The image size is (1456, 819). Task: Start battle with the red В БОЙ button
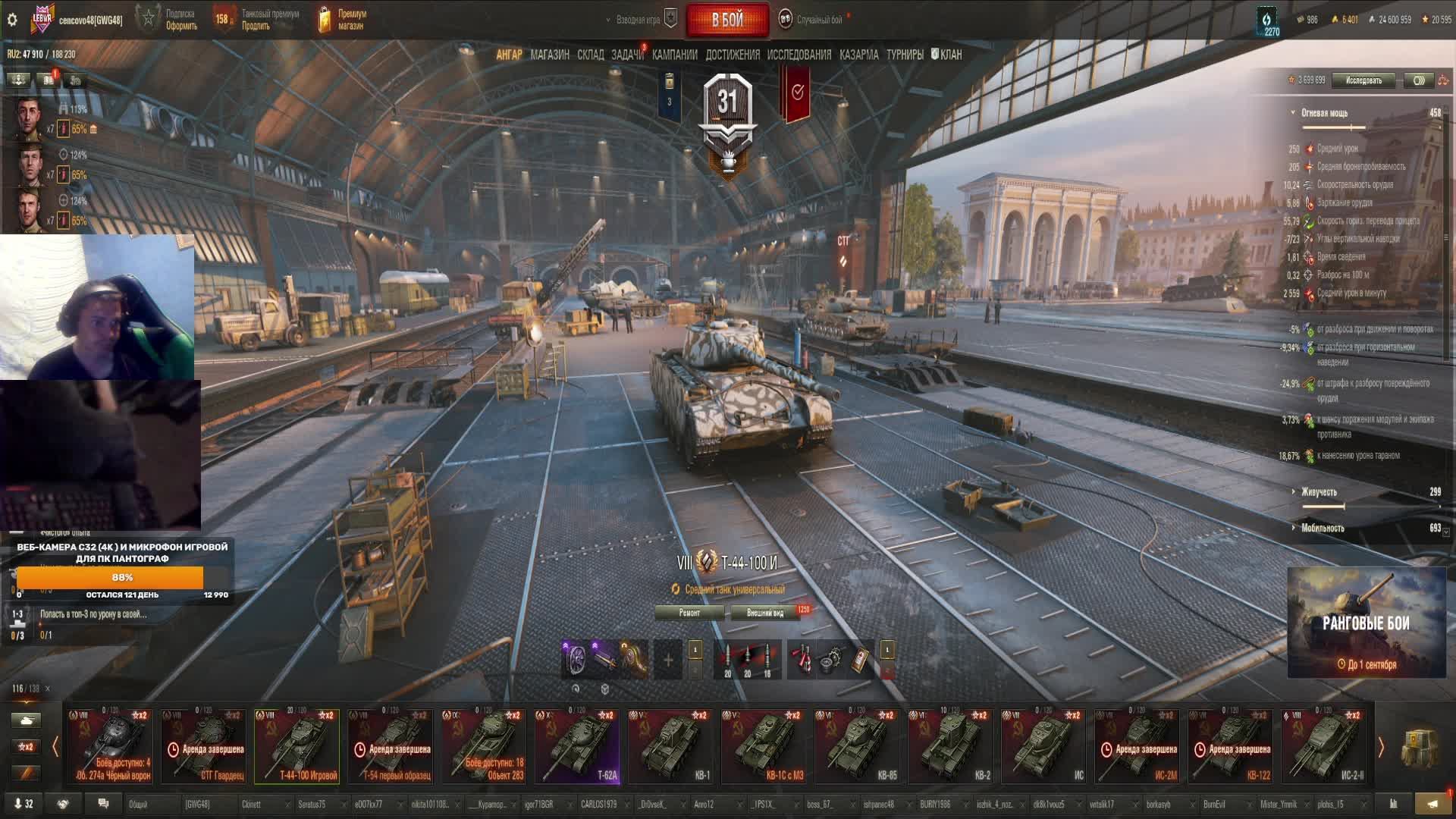pos(727,20)
